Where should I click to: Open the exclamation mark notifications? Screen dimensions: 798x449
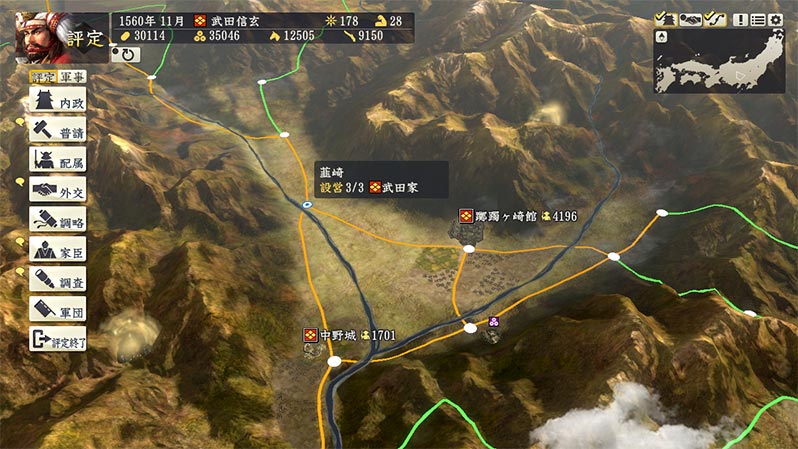click(x=740, y=20)
